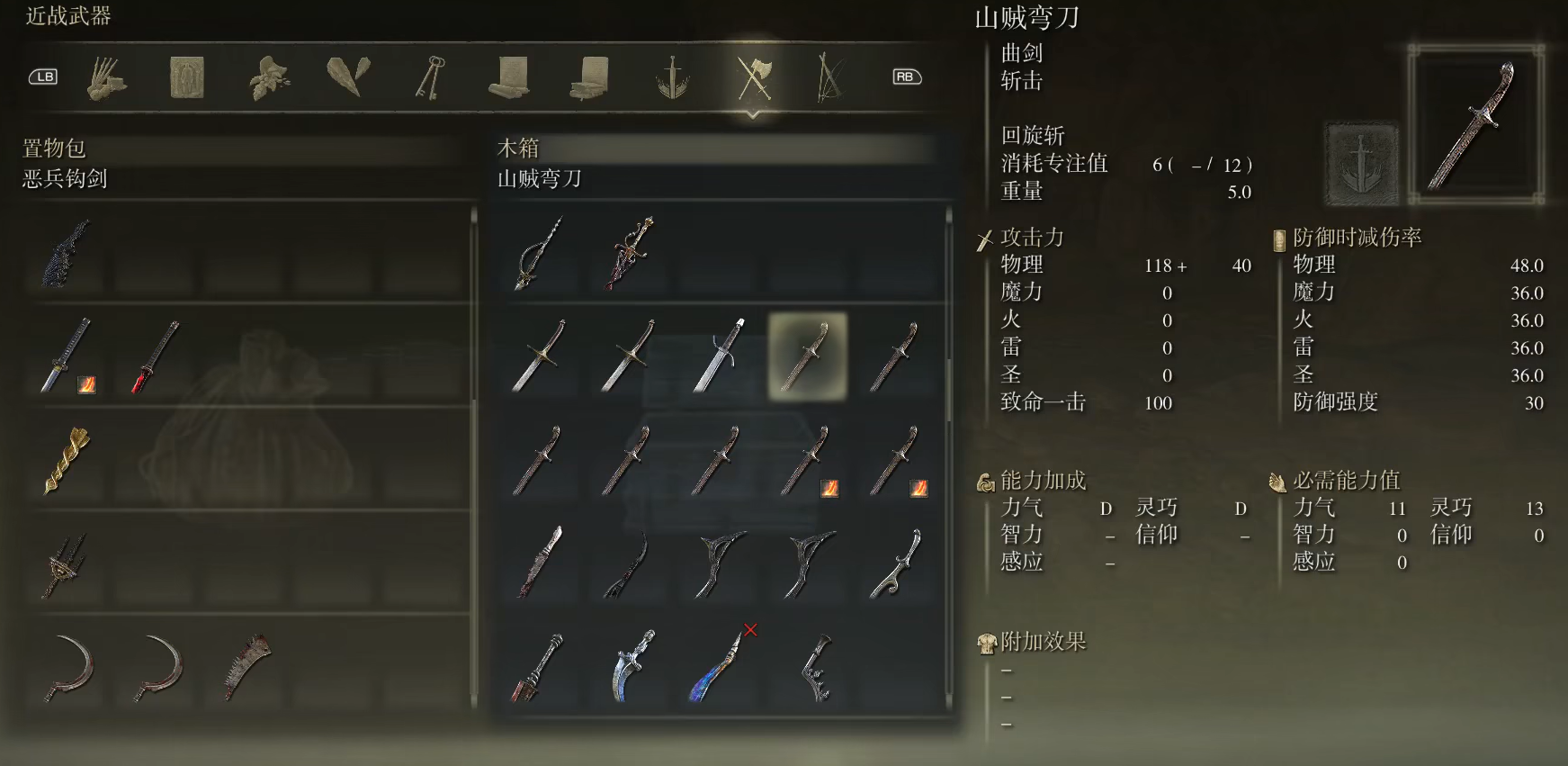1568x766 pixels.
Task: Select the crossed-axe melee weapons tab
Action: click(751, 78)
